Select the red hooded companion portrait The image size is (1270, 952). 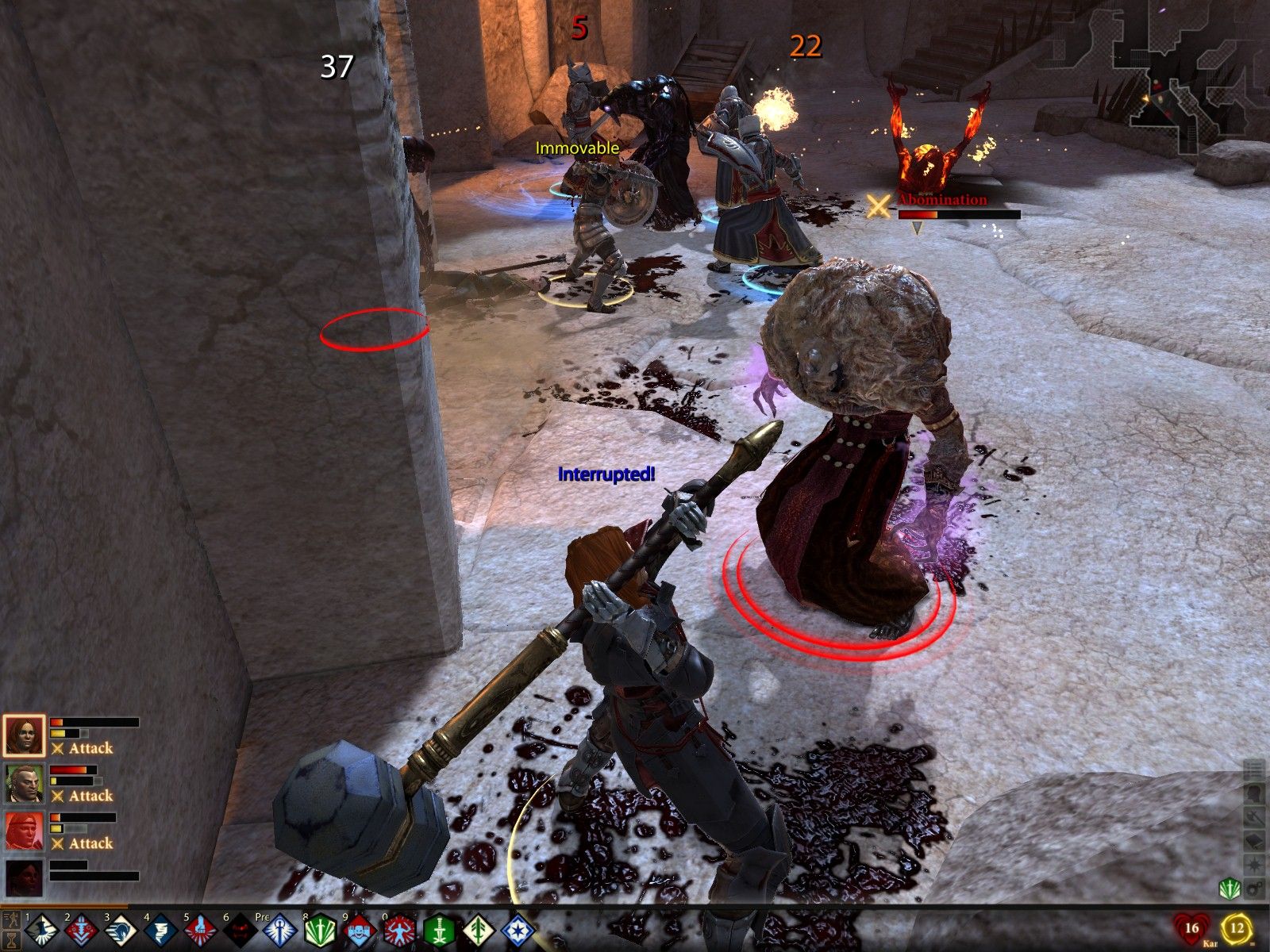pyautogui.click(x=25, y=831)
